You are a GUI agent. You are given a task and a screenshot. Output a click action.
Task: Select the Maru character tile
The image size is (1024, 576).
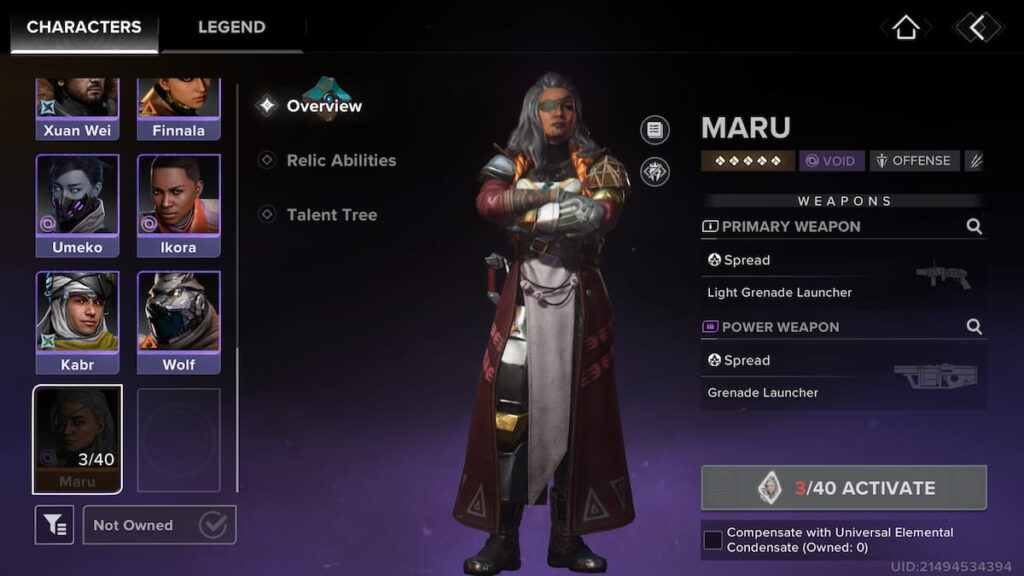[77, 439]
